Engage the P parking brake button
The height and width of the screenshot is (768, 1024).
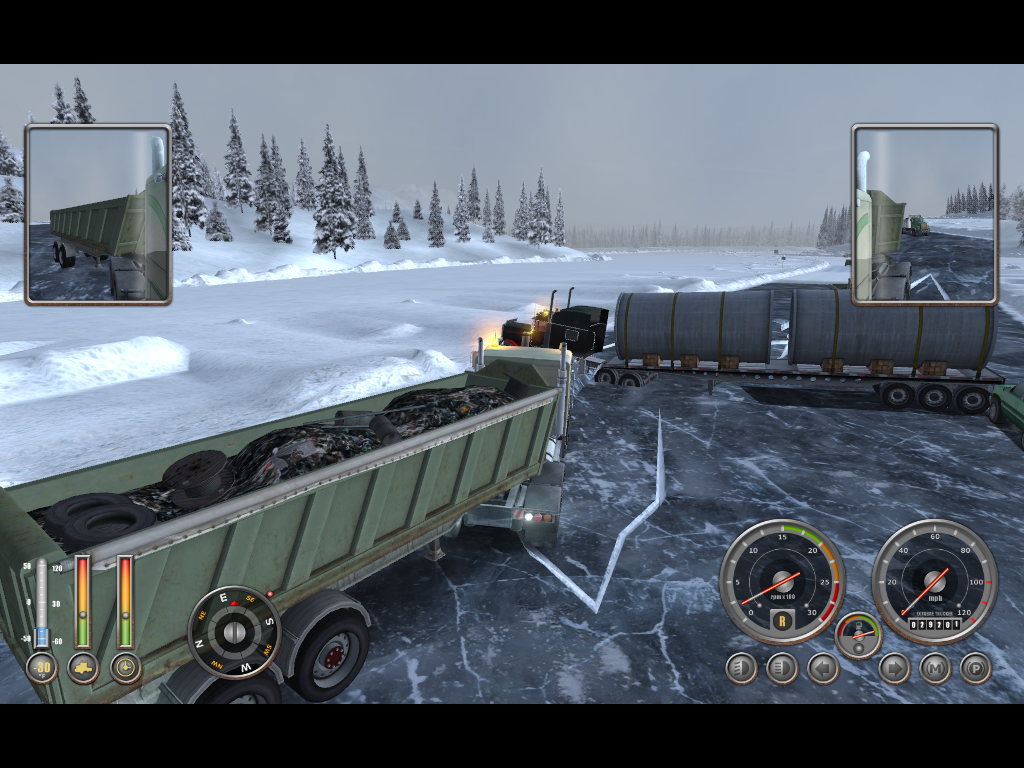point(975,668)
